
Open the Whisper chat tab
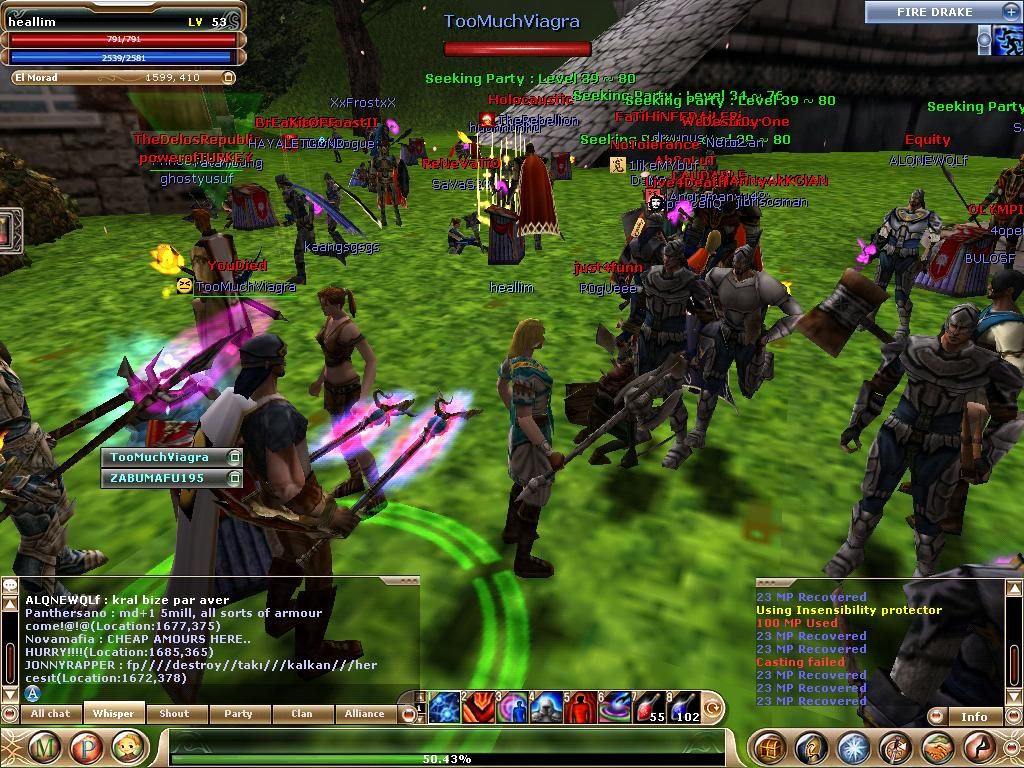click(x=114, y=714)
